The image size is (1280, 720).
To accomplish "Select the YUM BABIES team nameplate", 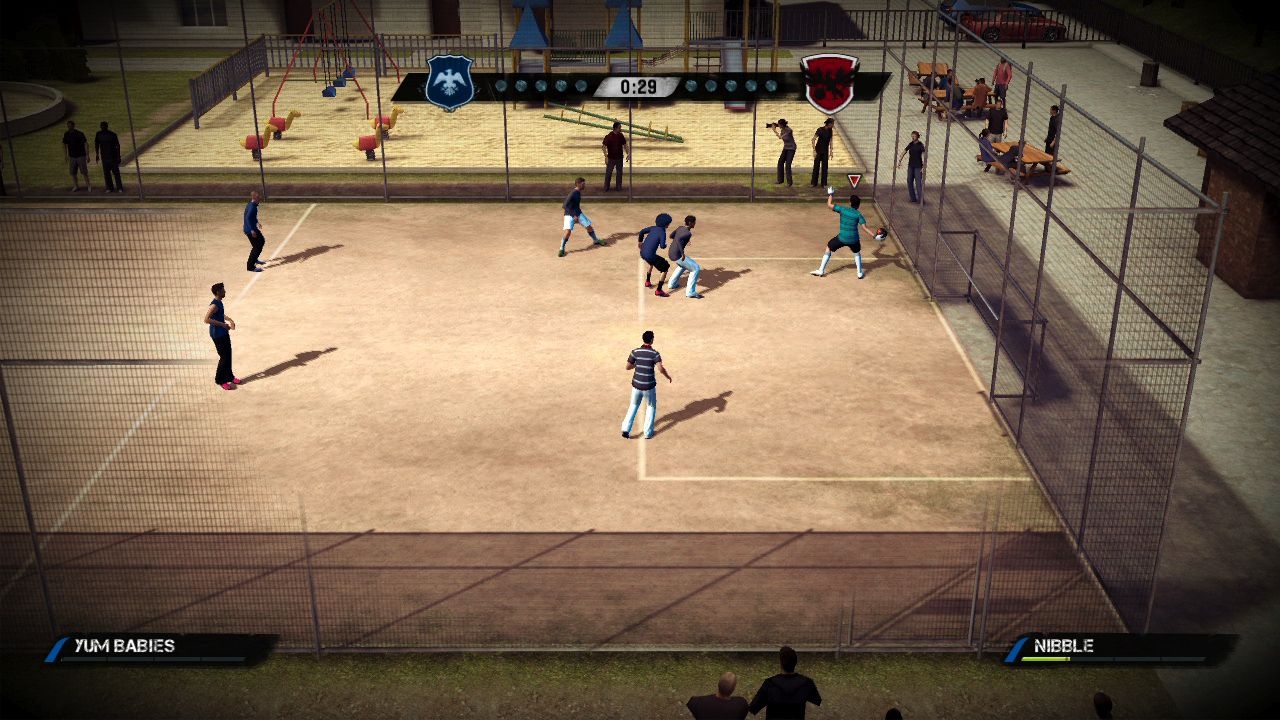I will point(125,645).
